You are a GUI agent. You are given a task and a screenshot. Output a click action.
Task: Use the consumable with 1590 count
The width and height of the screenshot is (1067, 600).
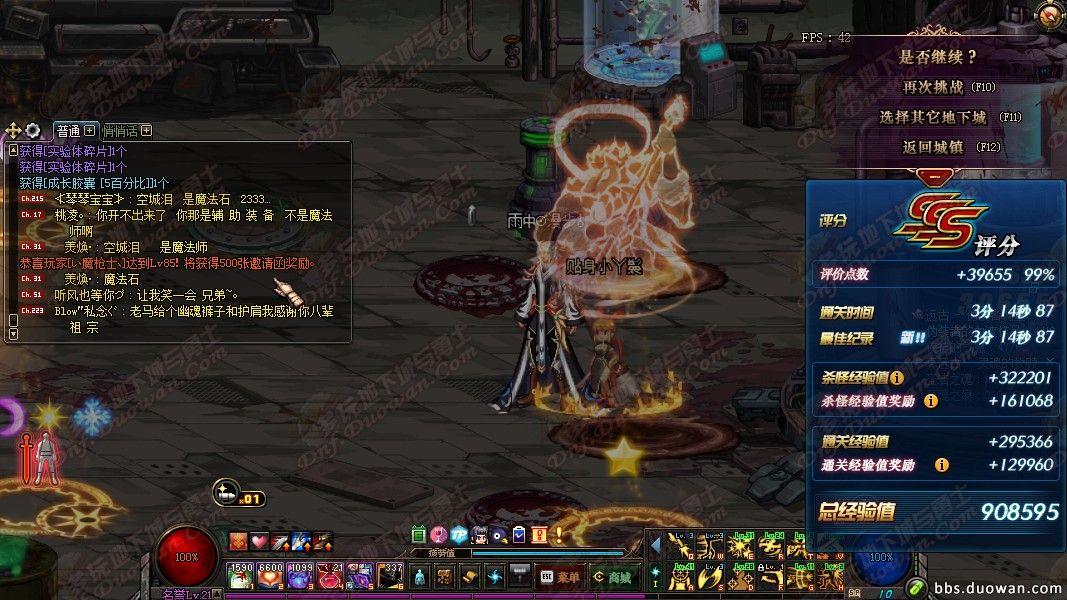tap(241, 574)
